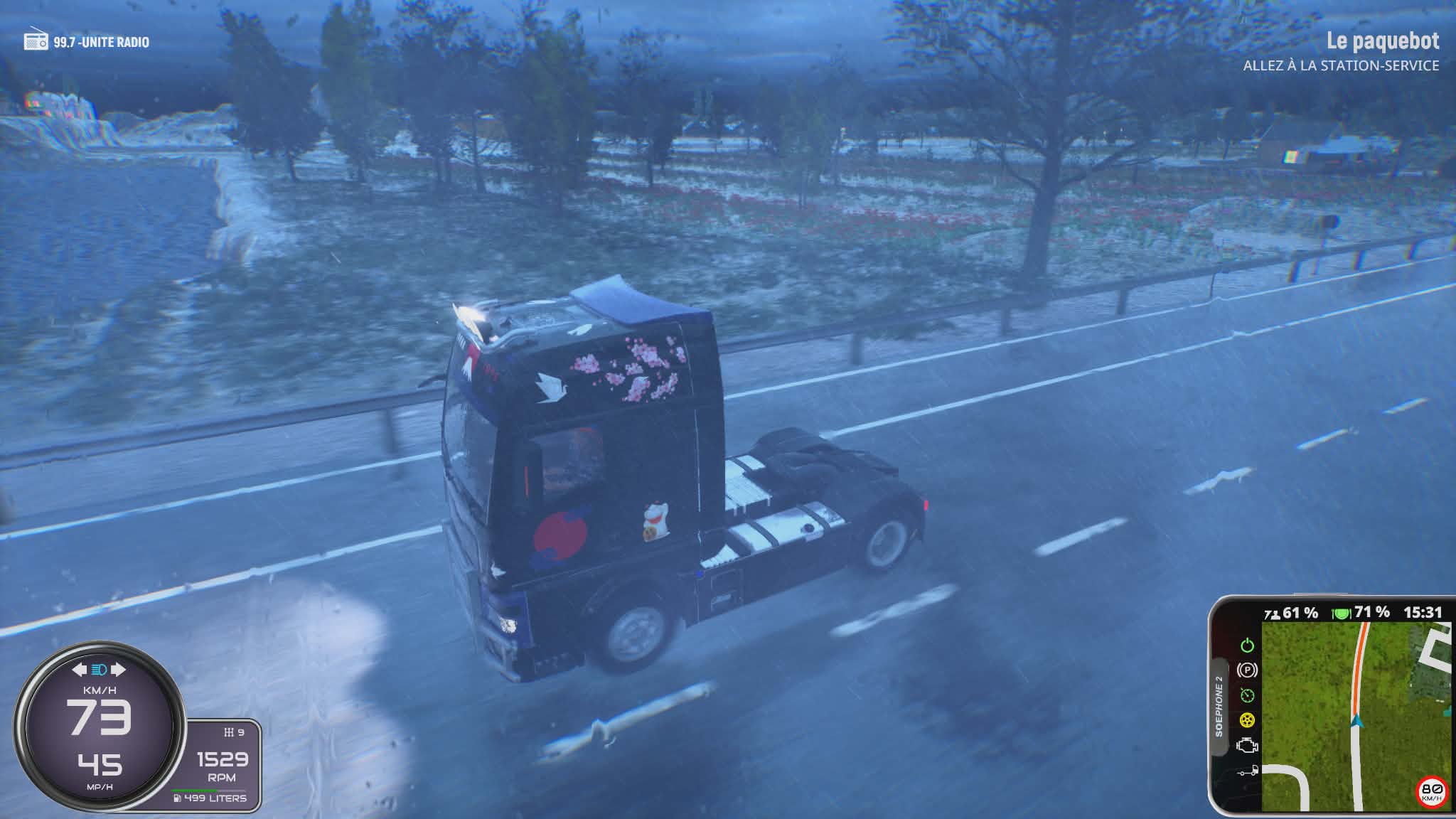Click the 80 km/h speed limit sign
The image size is (1456, 819).
point(1431,791)
